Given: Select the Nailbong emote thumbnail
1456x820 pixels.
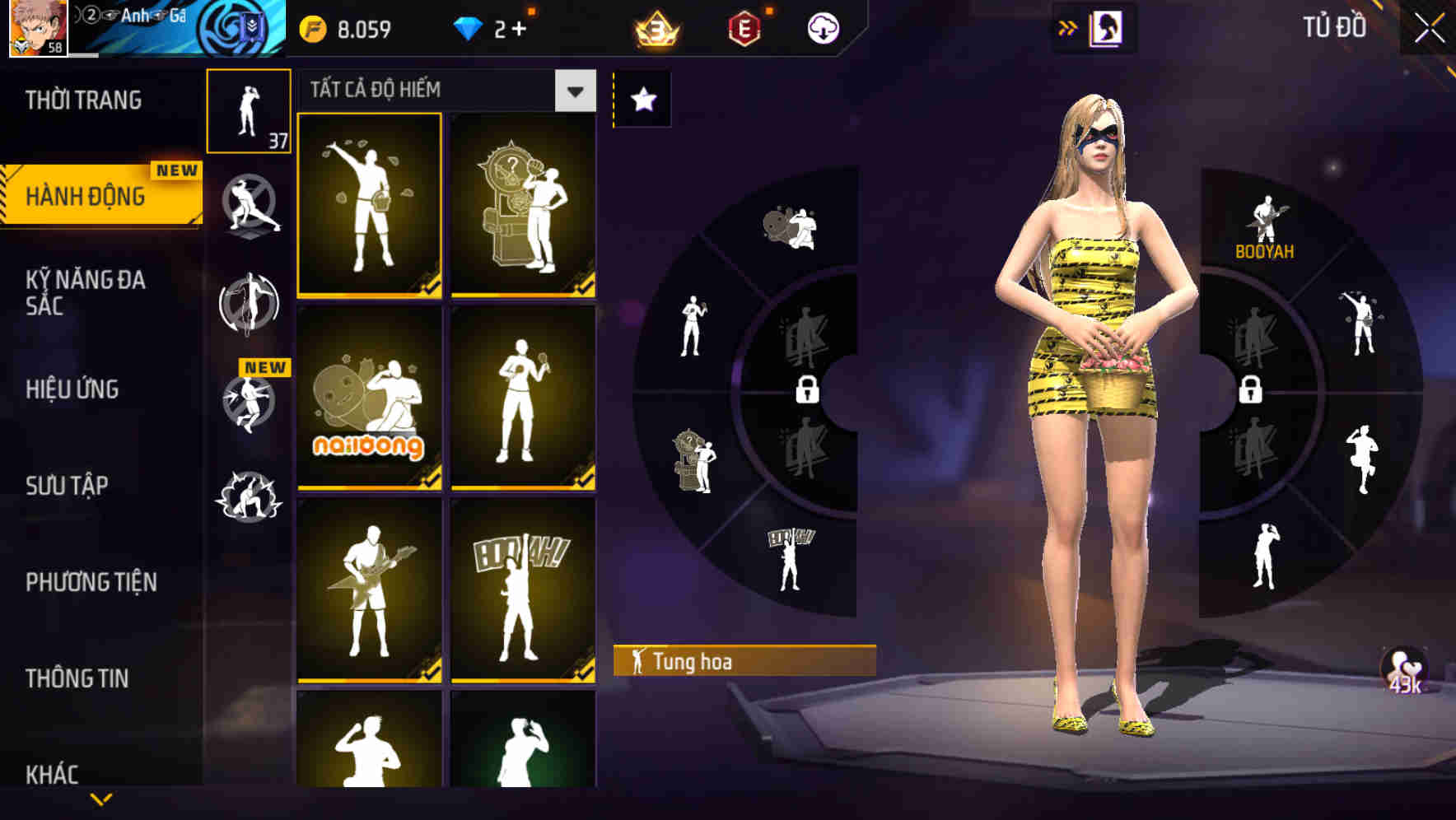Looking at the screenshot, I should (x=369, y=399).
